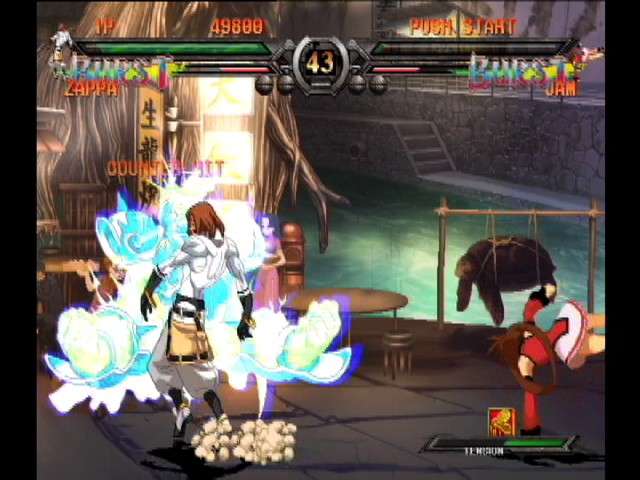The width and height of the screenshot is (640, 480).
Task: Select the red card icon above Tension gauge
Action: pyautogui.click(x=500, y=421)
